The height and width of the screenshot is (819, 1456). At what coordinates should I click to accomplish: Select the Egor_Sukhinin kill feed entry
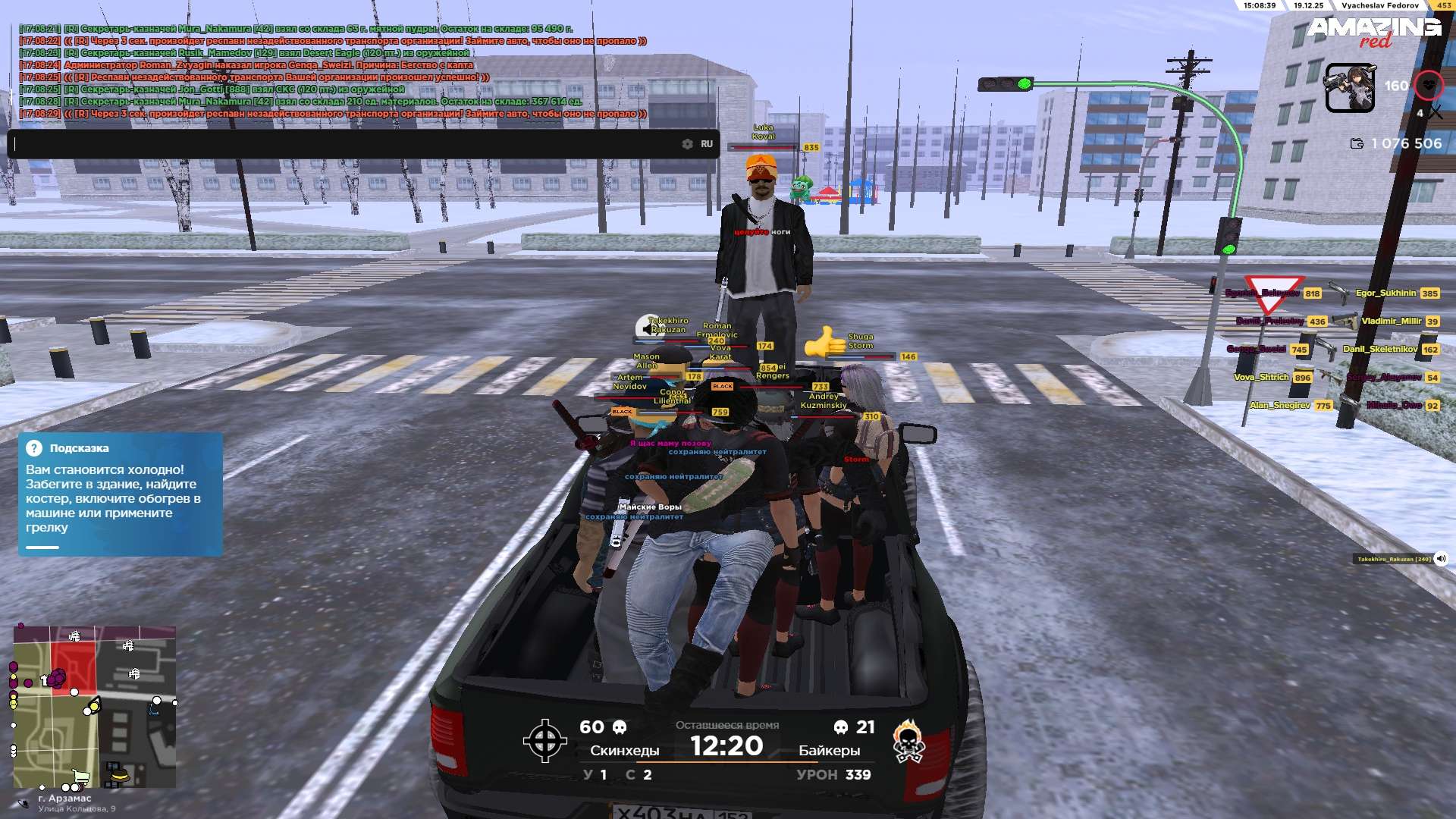1385,293
